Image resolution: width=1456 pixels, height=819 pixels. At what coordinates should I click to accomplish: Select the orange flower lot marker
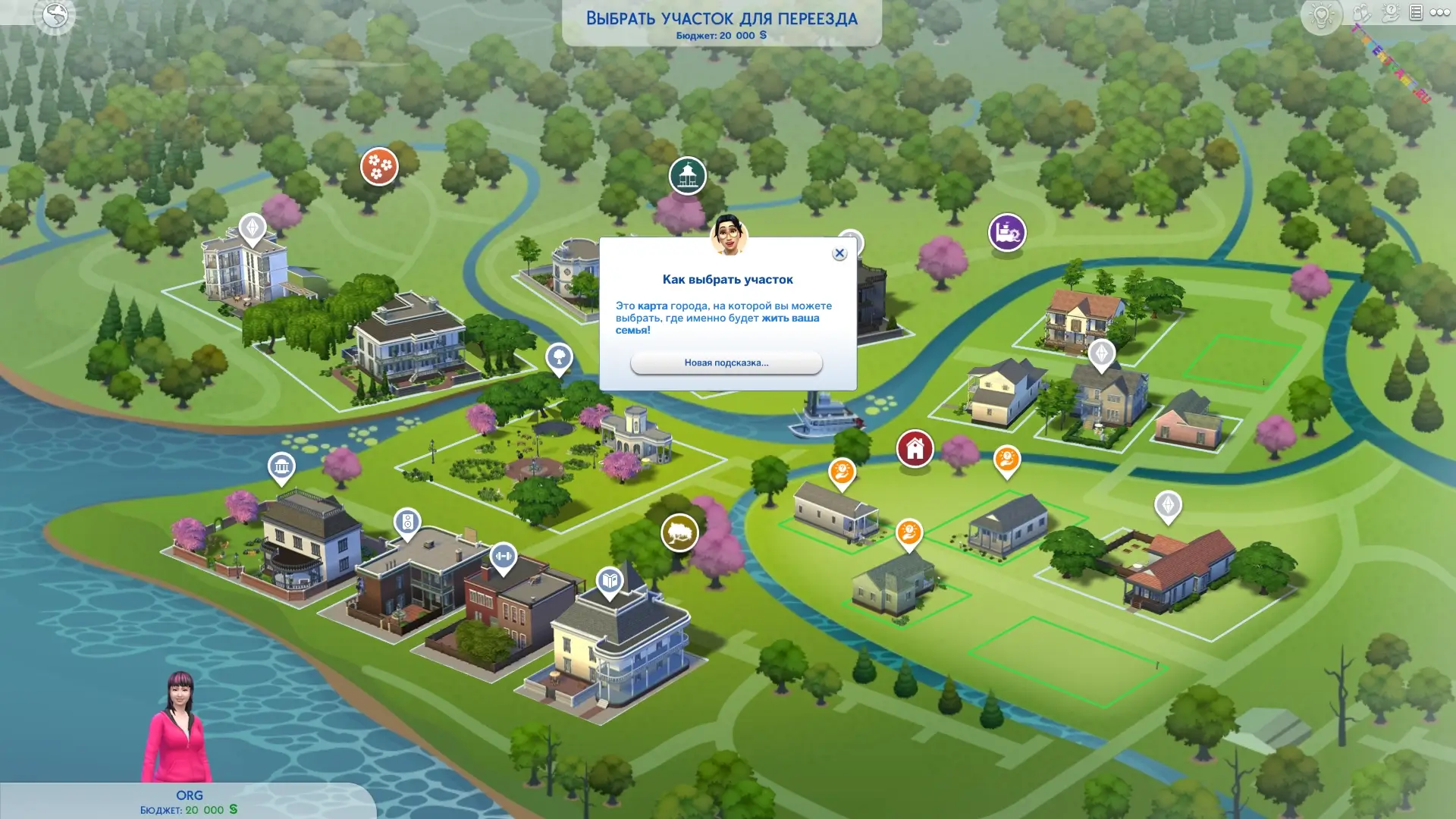coord(379,165)
